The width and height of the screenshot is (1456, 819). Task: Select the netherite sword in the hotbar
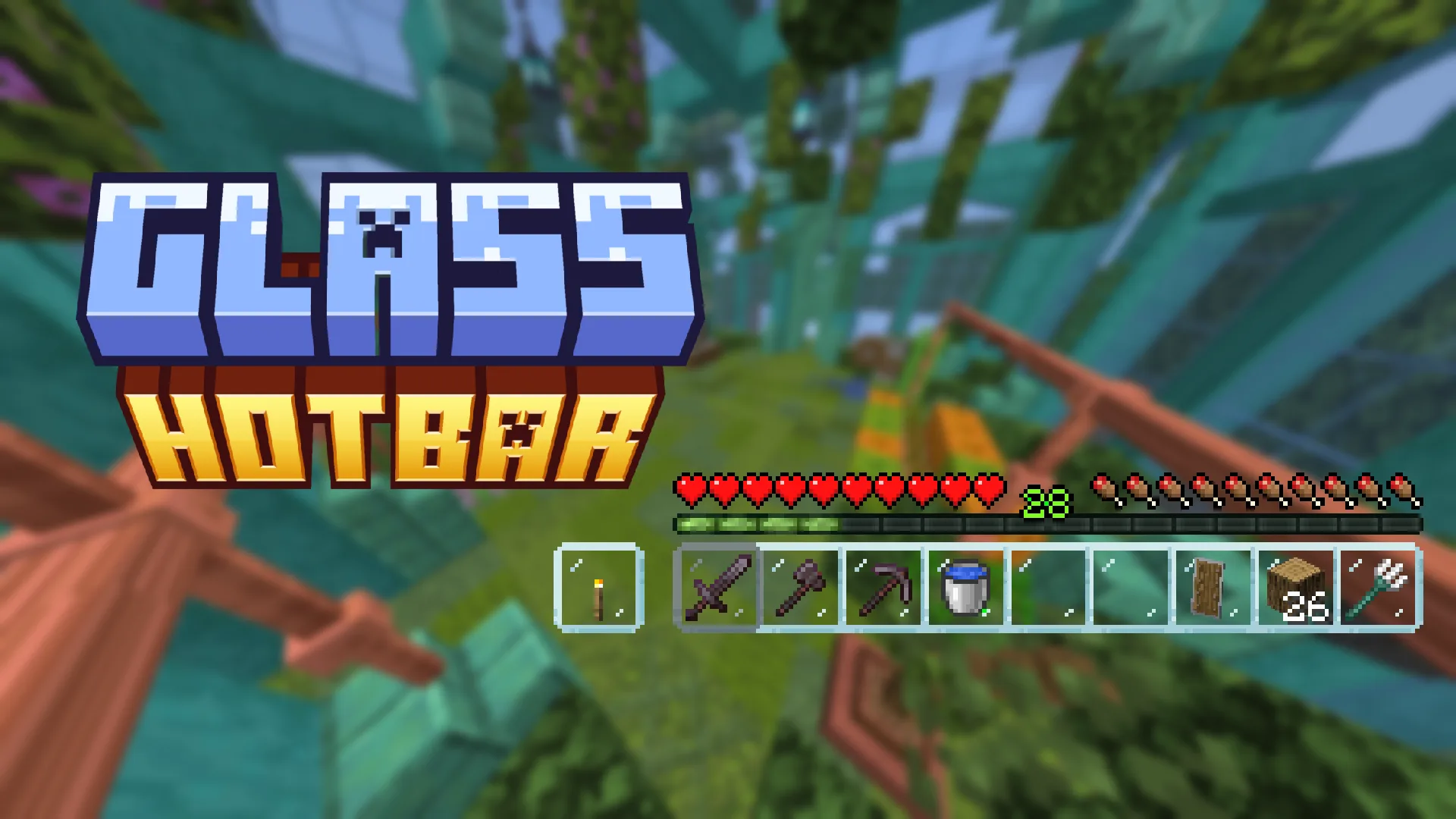point(718,588)
